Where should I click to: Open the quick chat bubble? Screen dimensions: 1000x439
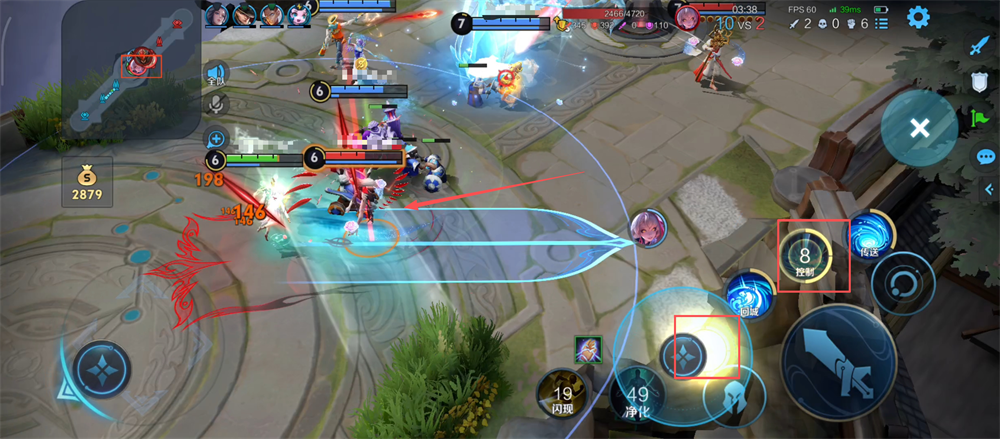point(986,157)
